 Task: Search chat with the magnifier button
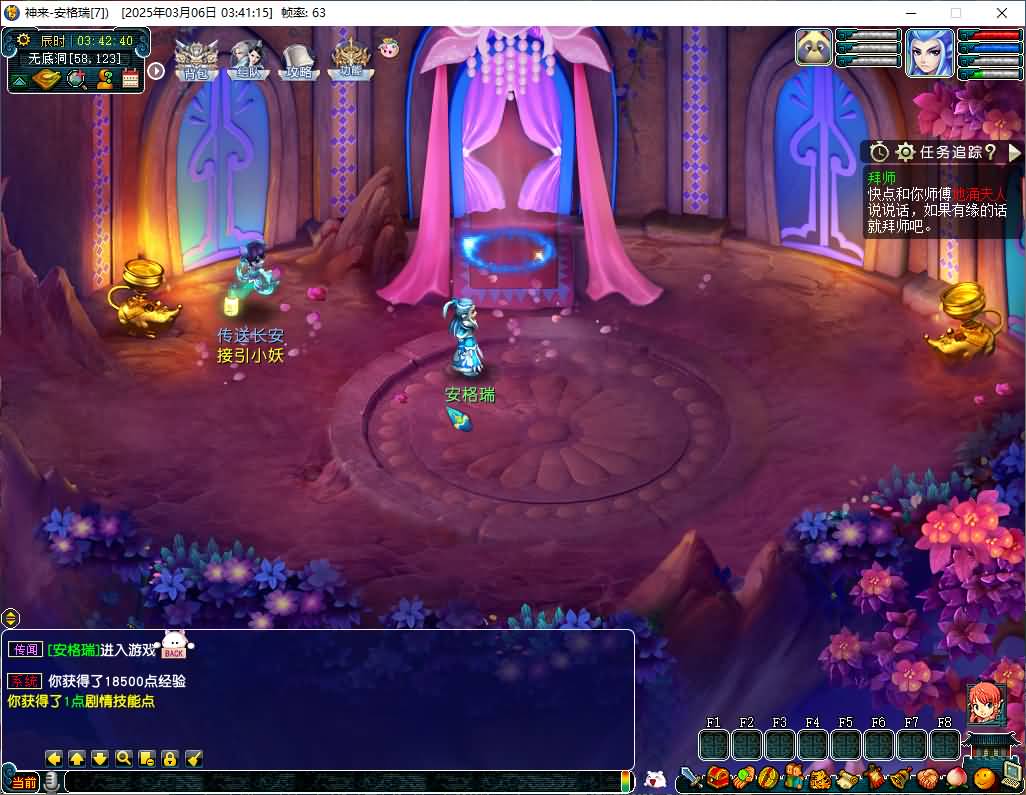(x=123, y=758)
